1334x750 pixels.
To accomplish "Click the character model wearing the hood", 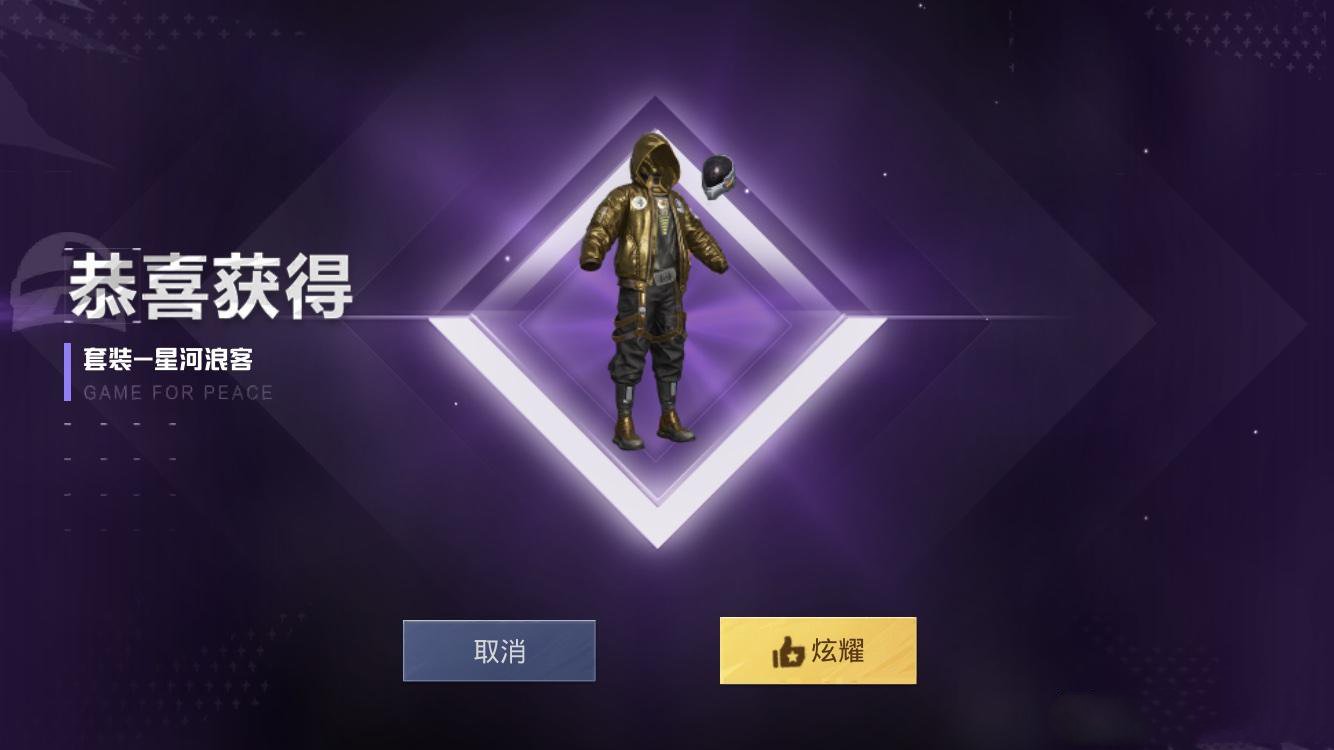I will pos(655,280).
